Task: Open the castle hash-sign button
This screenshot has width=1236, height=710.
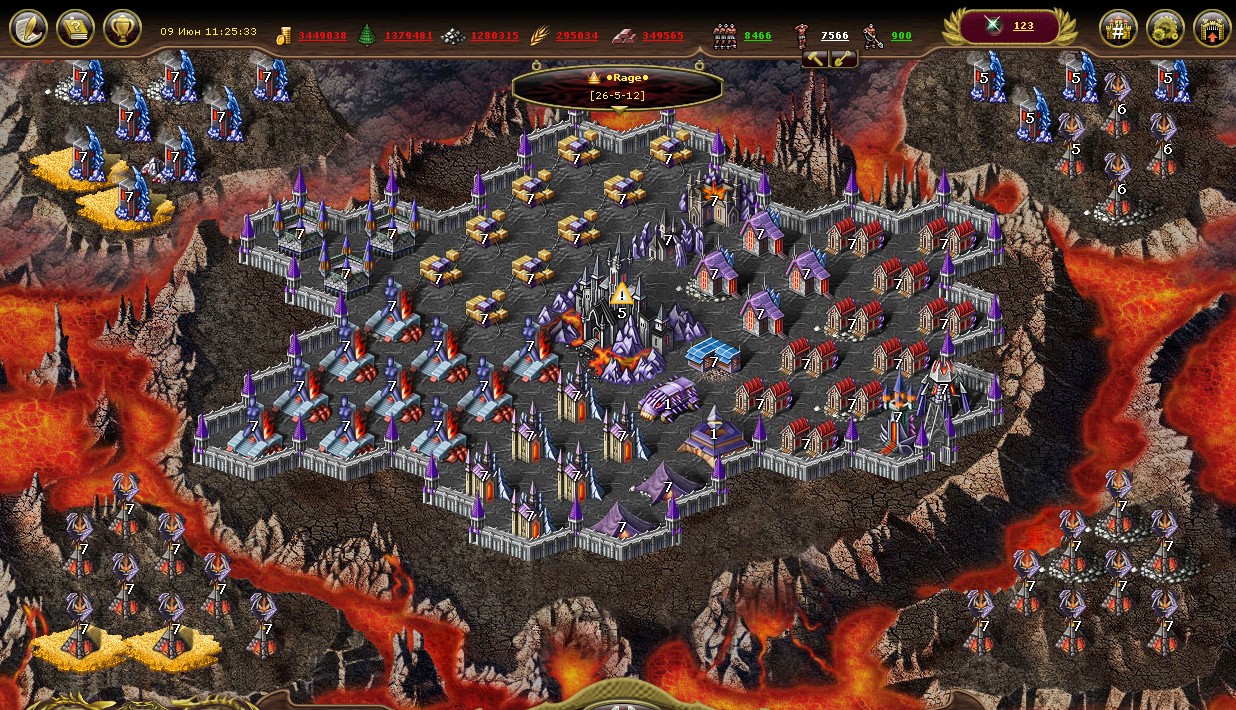Action: (1118, 29)
